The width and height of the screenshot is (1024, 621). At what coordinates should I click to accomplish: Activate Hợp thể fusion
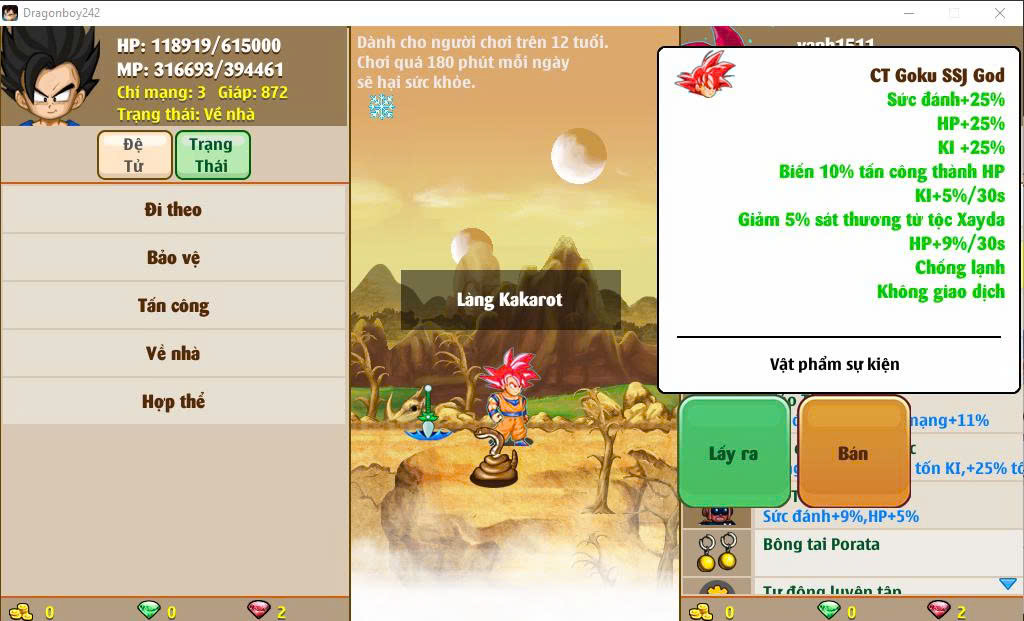[x=173, y=402]
